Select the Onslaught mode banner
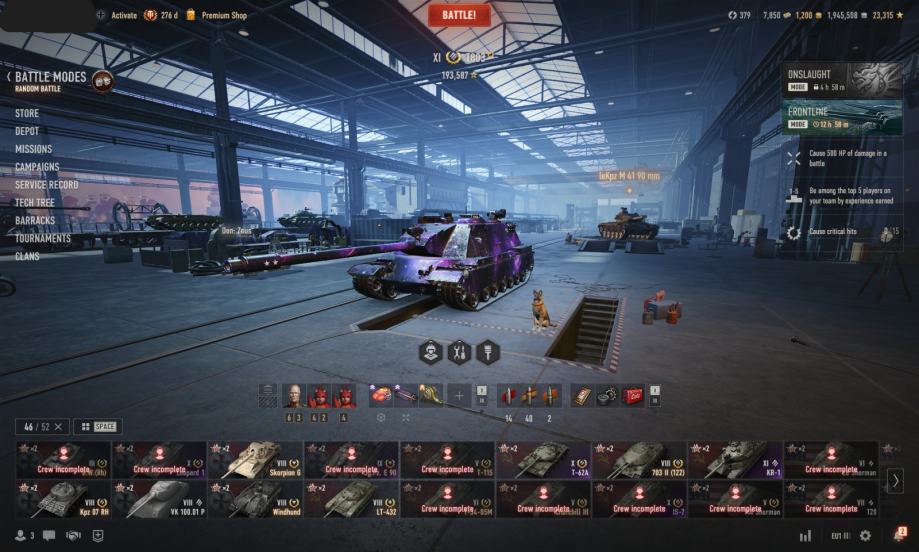 845,80
